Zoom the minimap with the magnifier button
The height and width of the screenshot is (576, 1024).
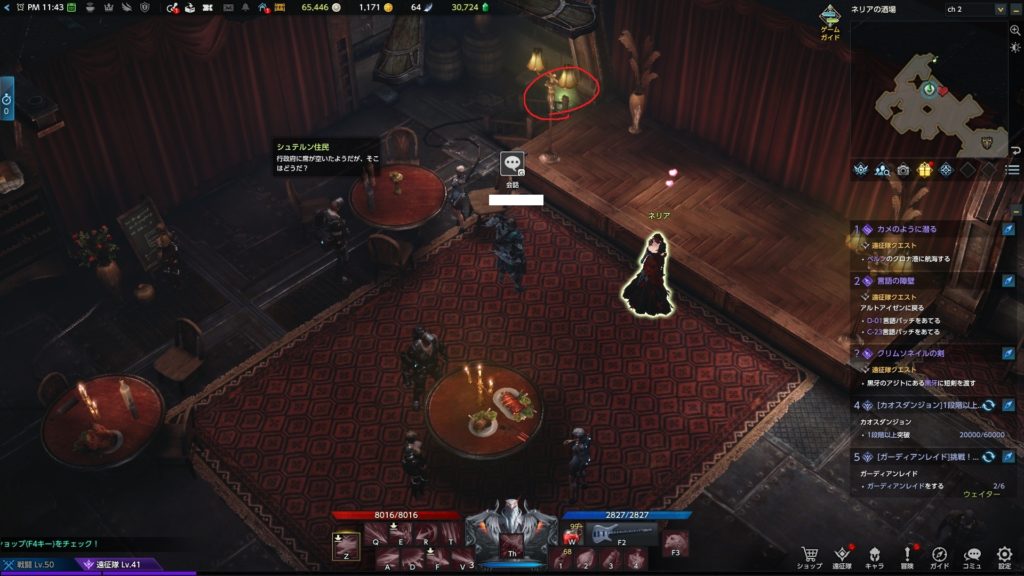pos(1015,31)
